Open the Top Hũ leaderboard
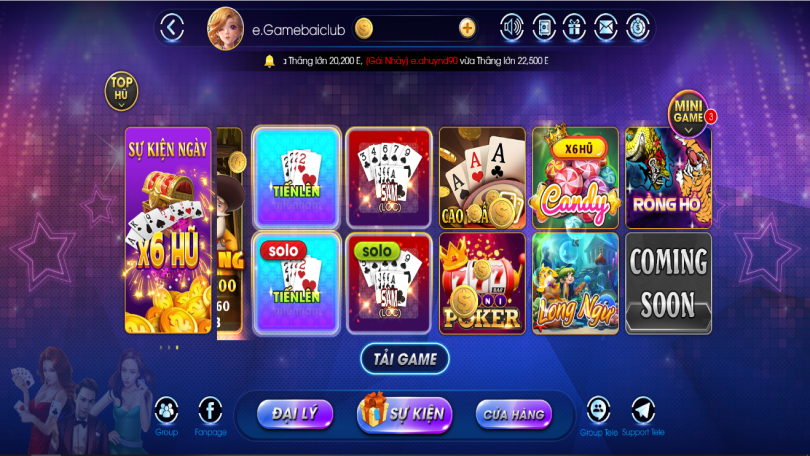This screenshot has width=810, height=456. point(122,89)
